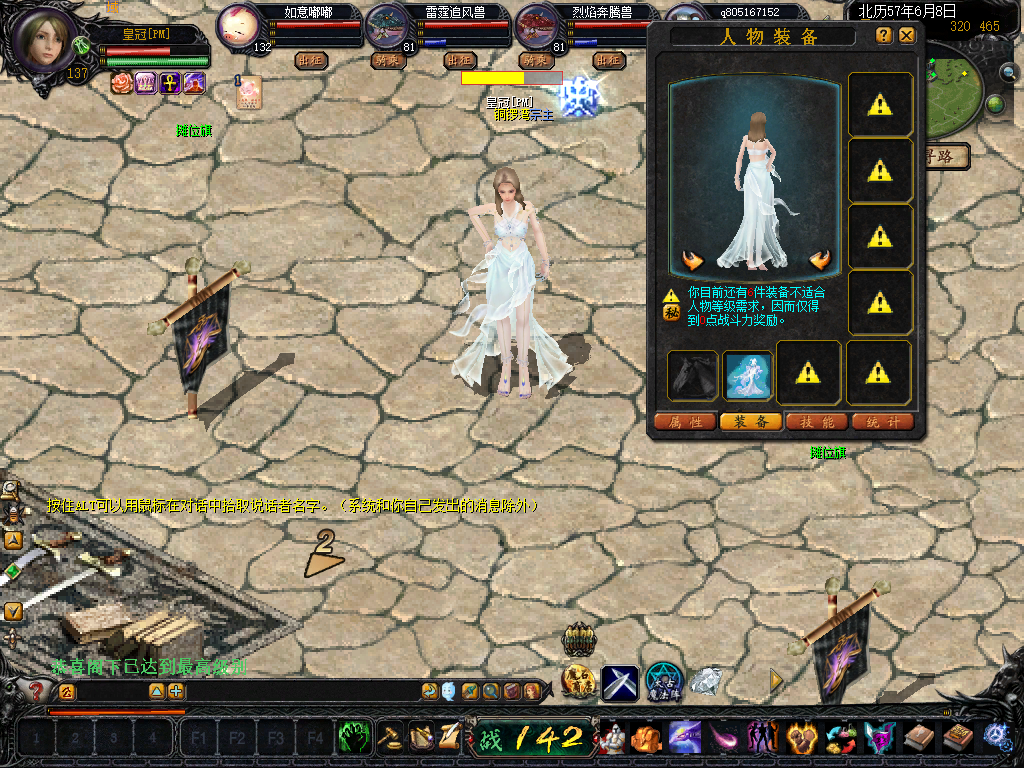The height and width of the screenshot is (768, 1024).
Task: Open the 技能 skills tab
Action: pos(817,422)
